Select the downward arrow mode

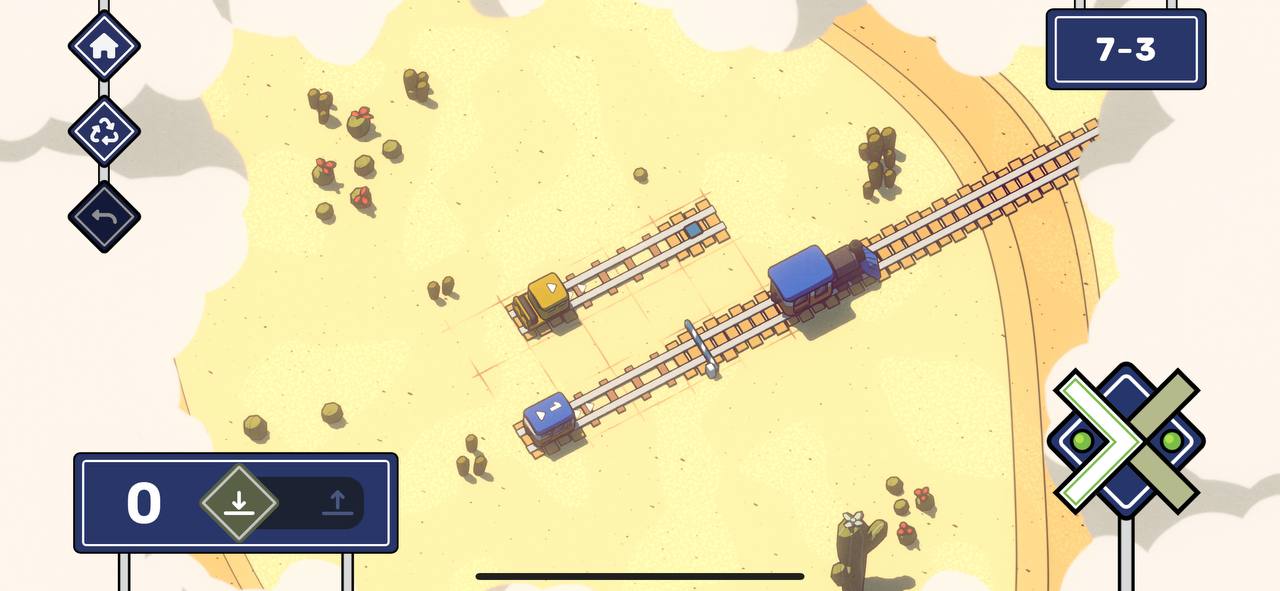pos(238,502)
